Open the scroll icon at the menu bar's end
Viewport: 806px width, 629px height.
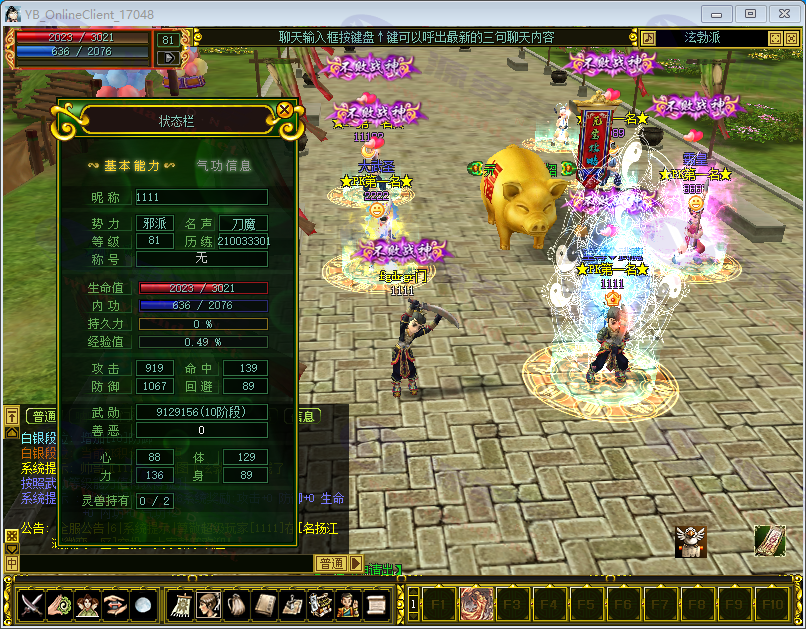pyautogui.click(x=376, y=604)
